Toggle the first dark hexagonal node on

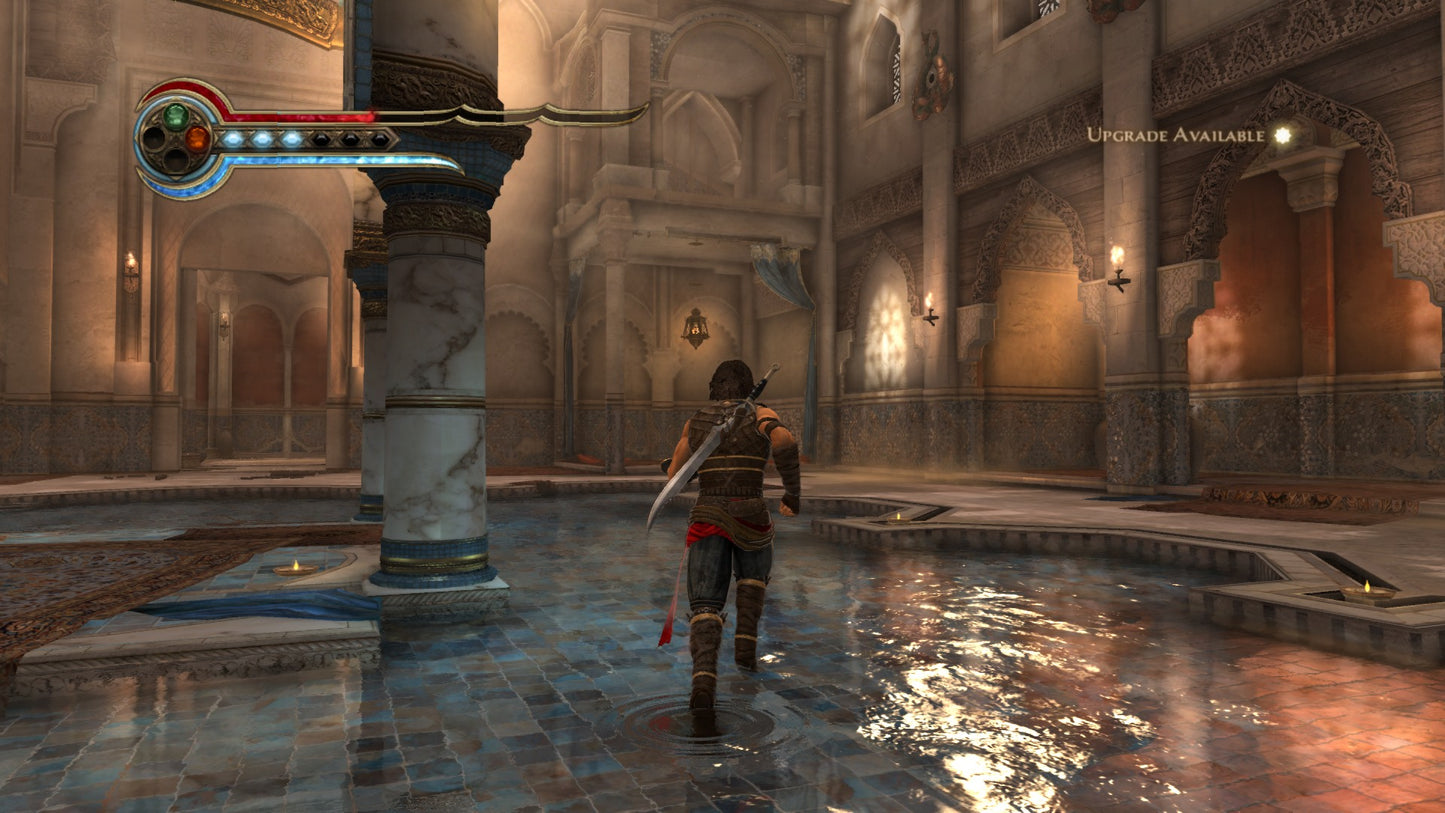pyautogui.click(x=322, y=138)
